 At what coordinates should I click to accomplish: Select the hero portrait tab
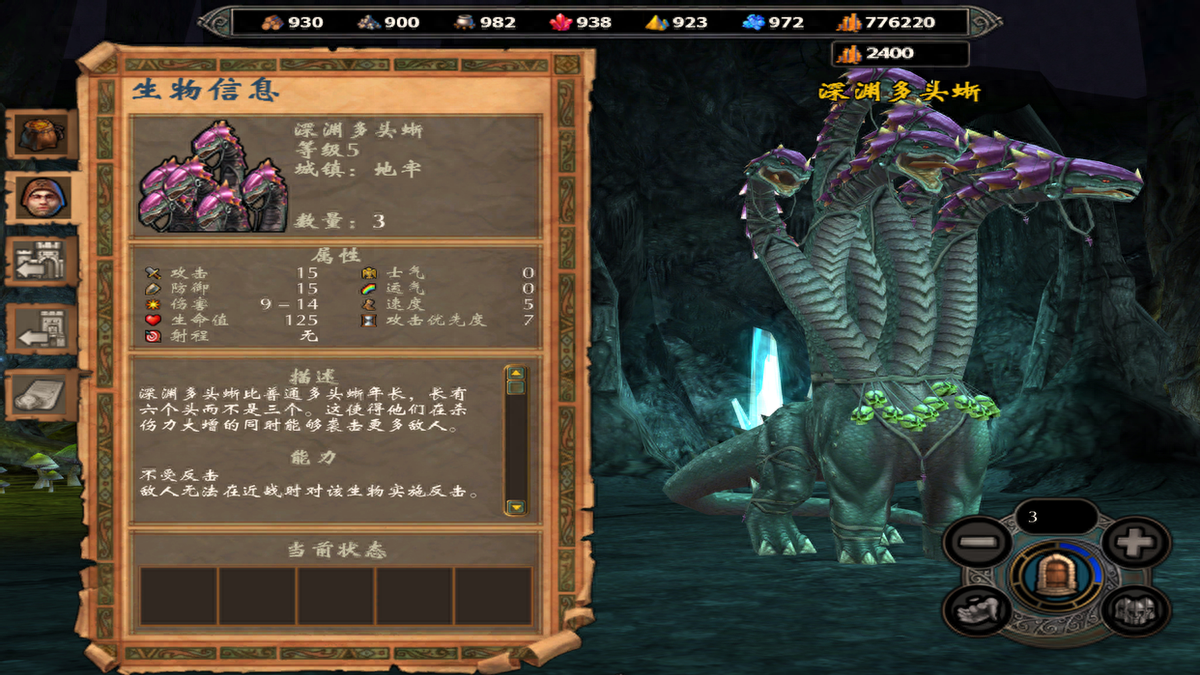(42, 198)
